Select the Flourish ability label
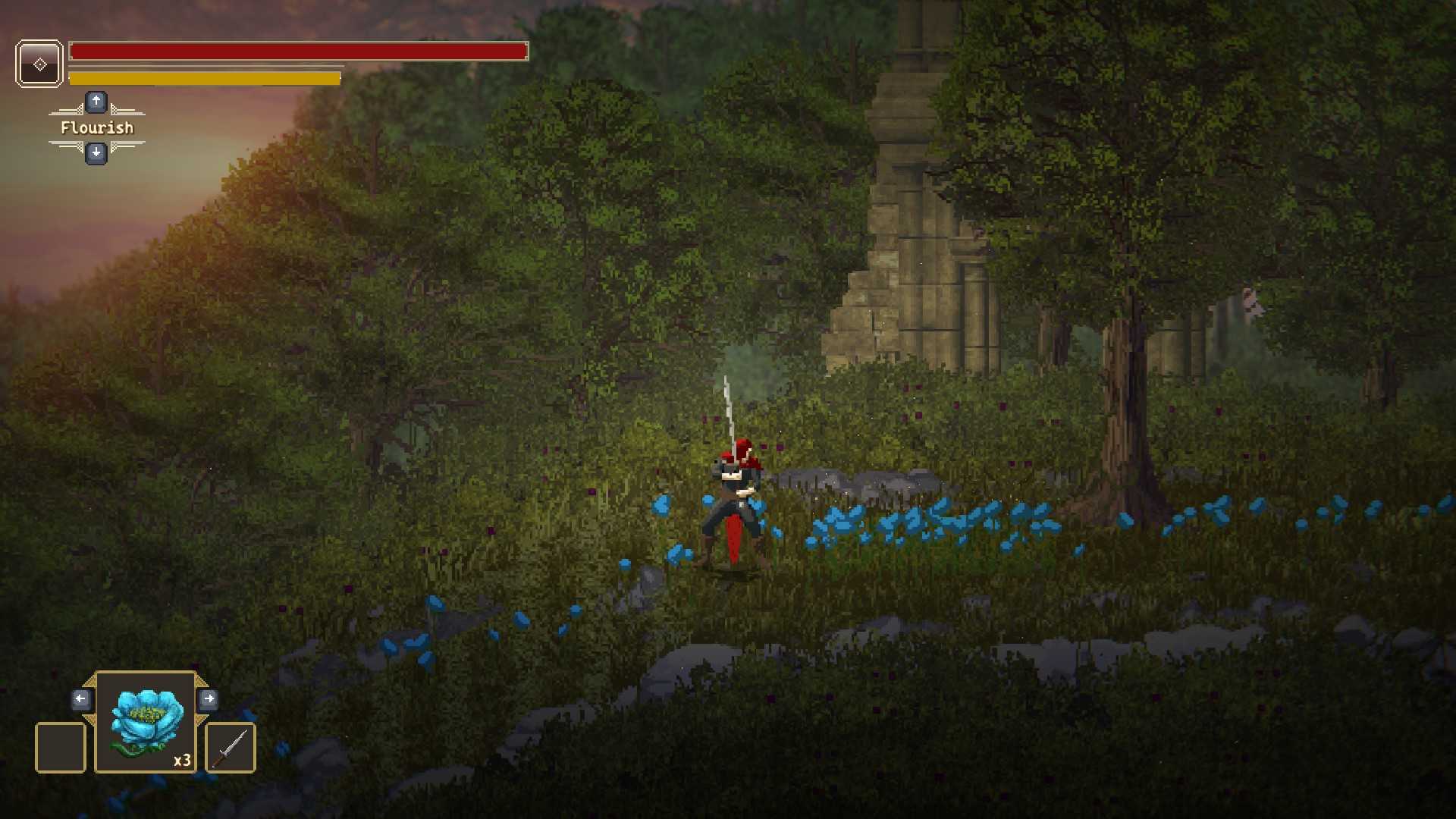1456x819 pixels. click(97, 127)
